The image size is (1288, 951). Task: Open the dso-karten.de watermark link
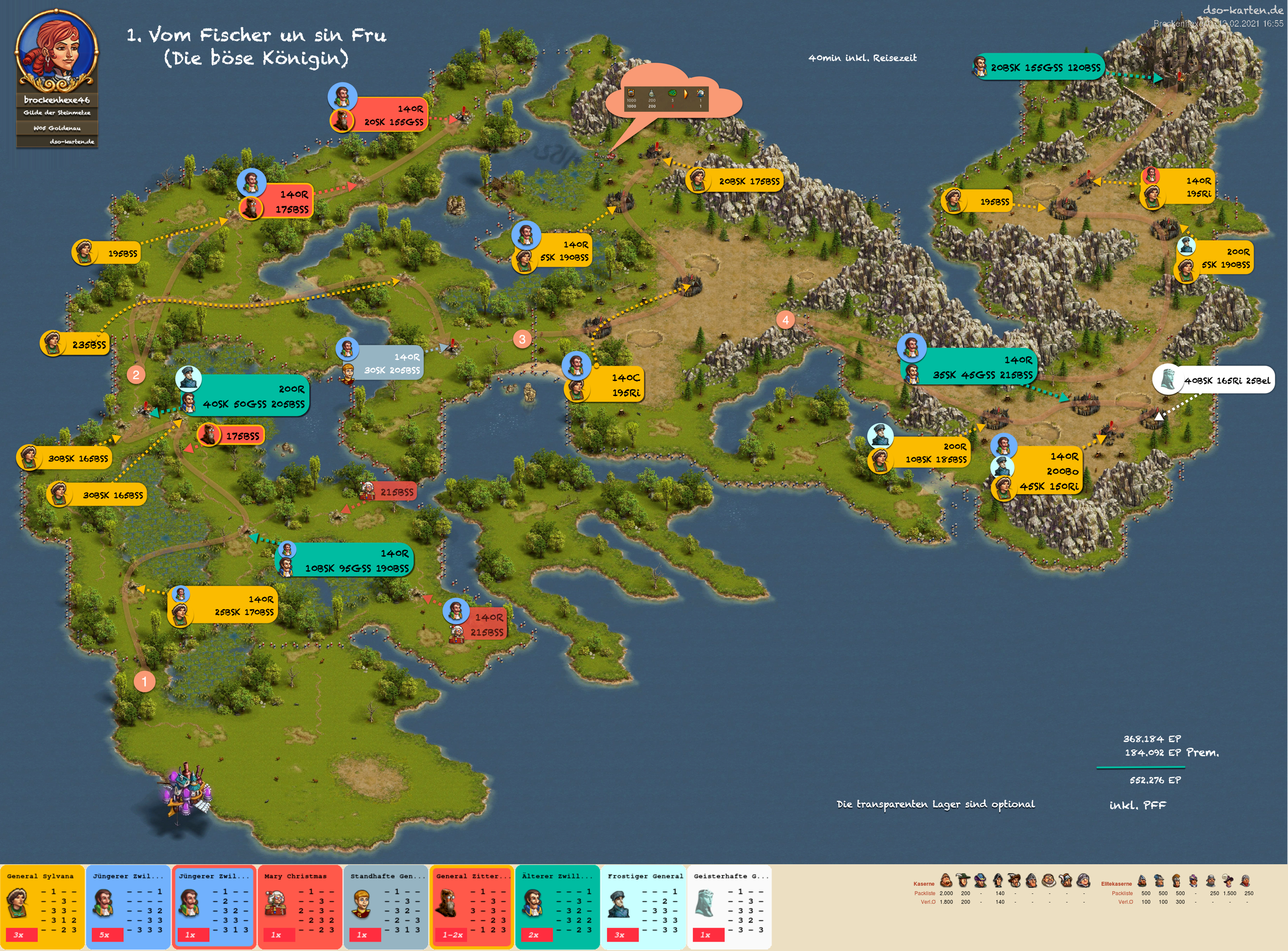coord(1242,10)
